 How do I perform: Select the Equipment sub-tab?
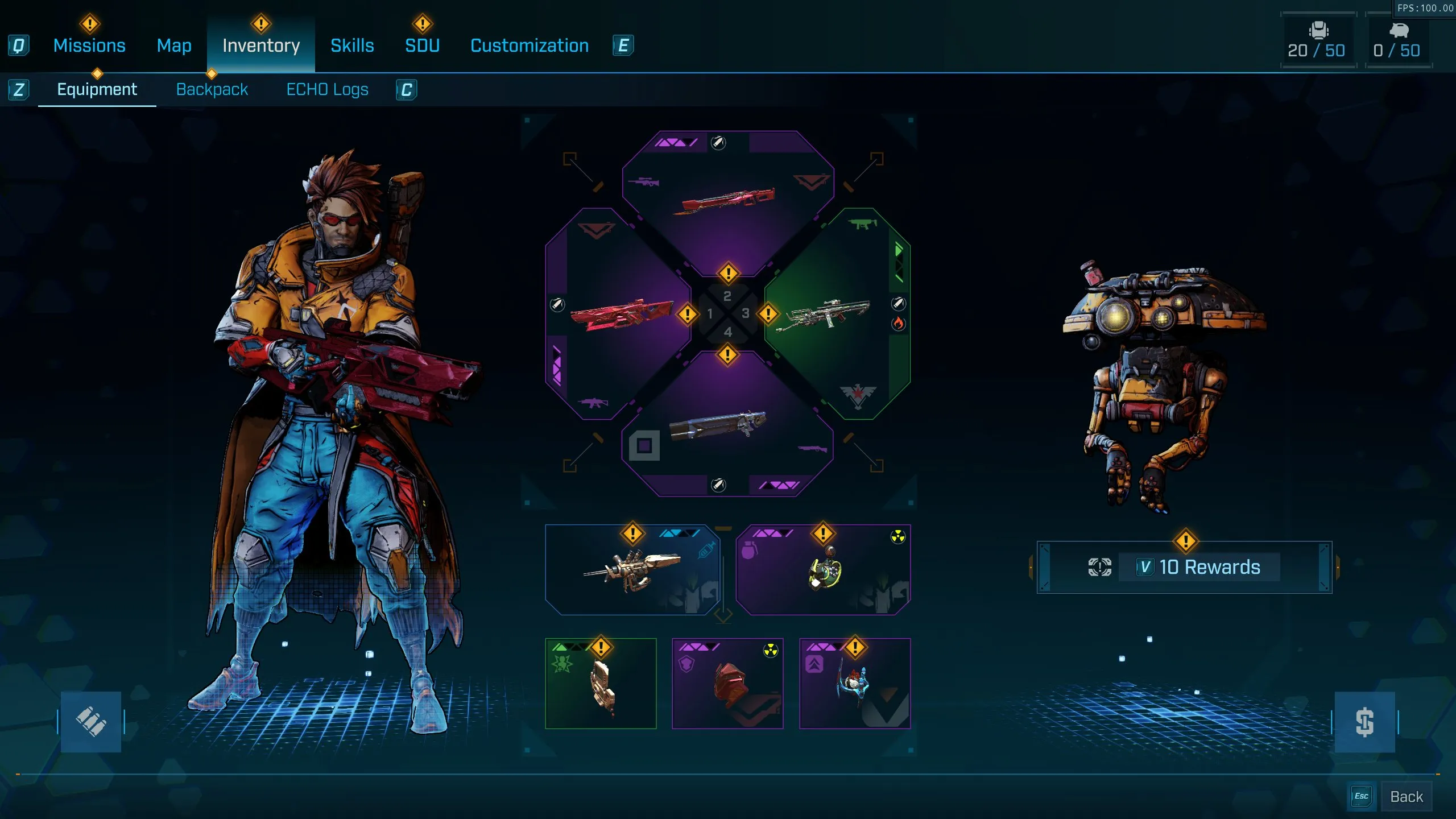pos(97,89)
